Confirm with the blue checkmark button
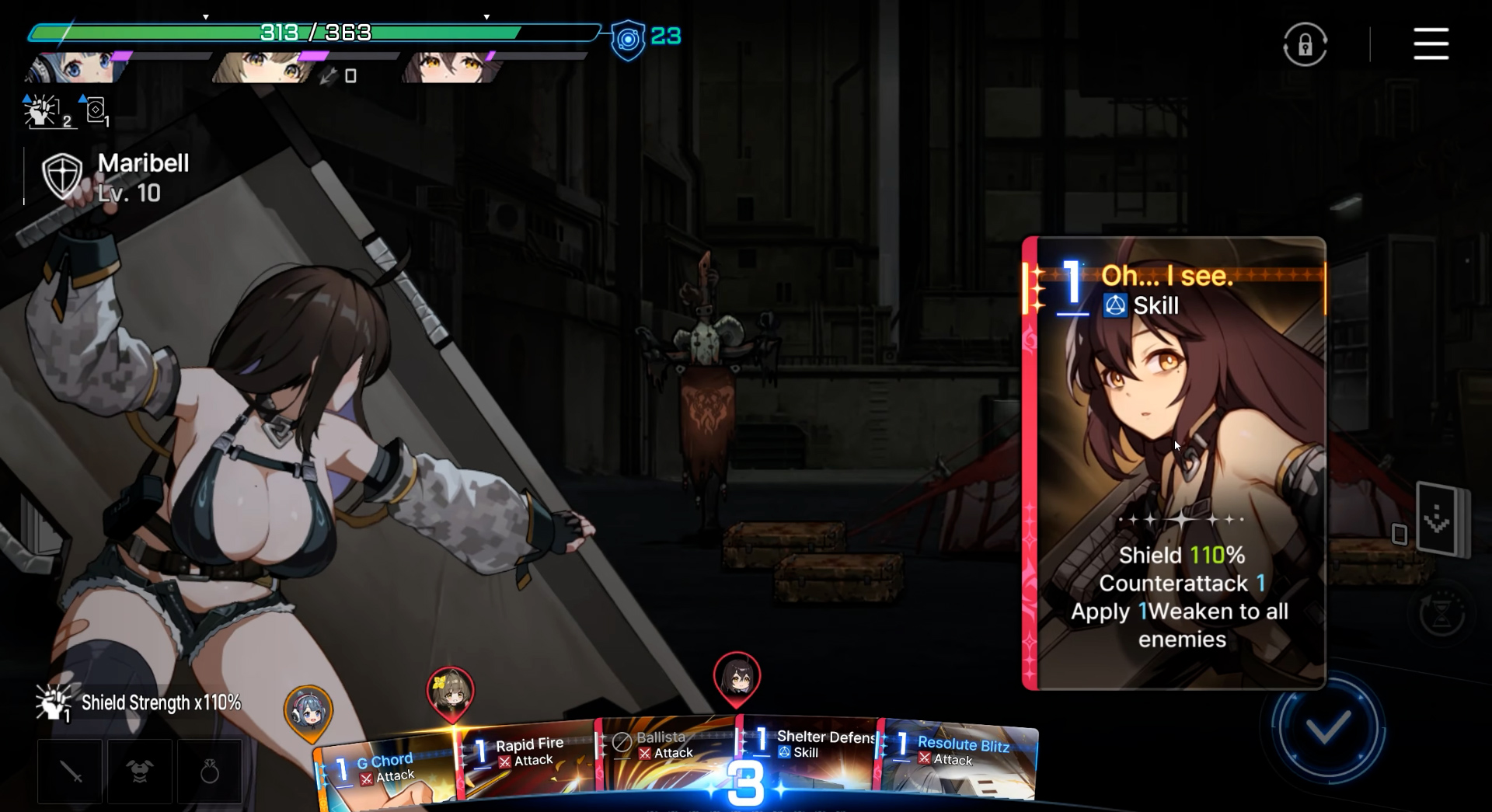The width and height of the screenshot is (1492, 812). coord(1327,728)
